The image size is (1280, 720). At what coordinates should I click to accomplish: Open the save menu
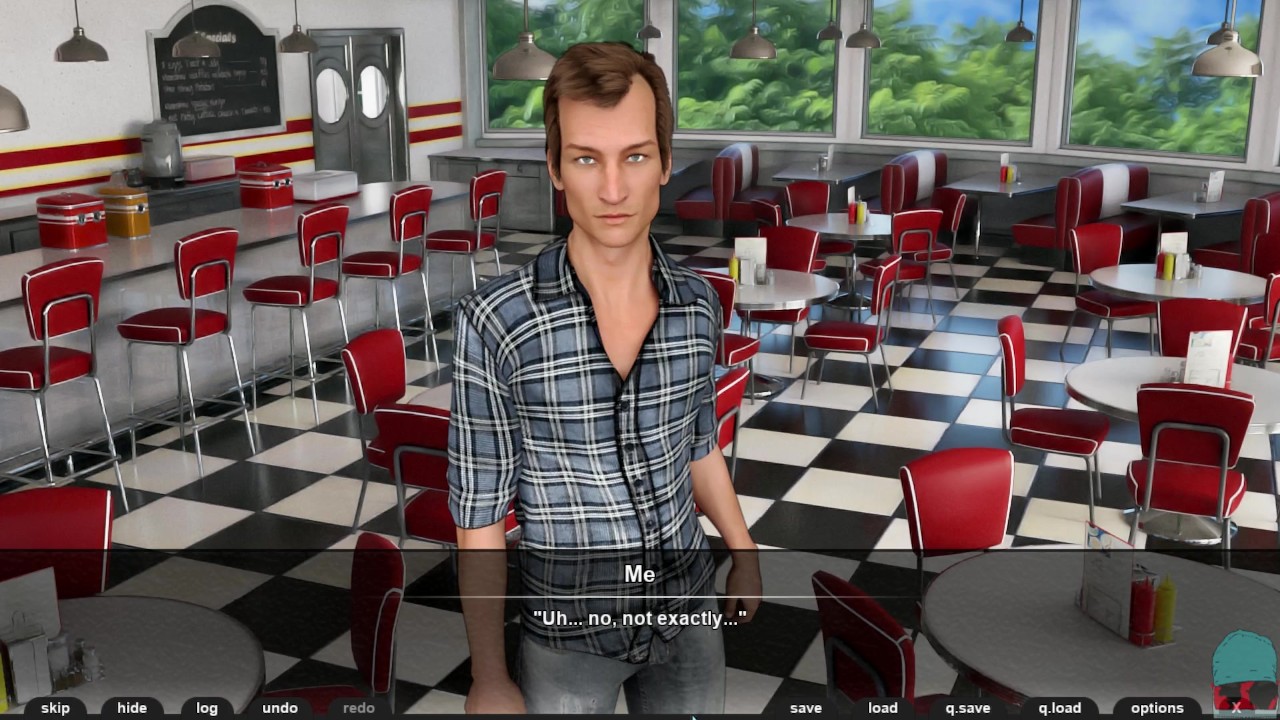click(805, 708)
